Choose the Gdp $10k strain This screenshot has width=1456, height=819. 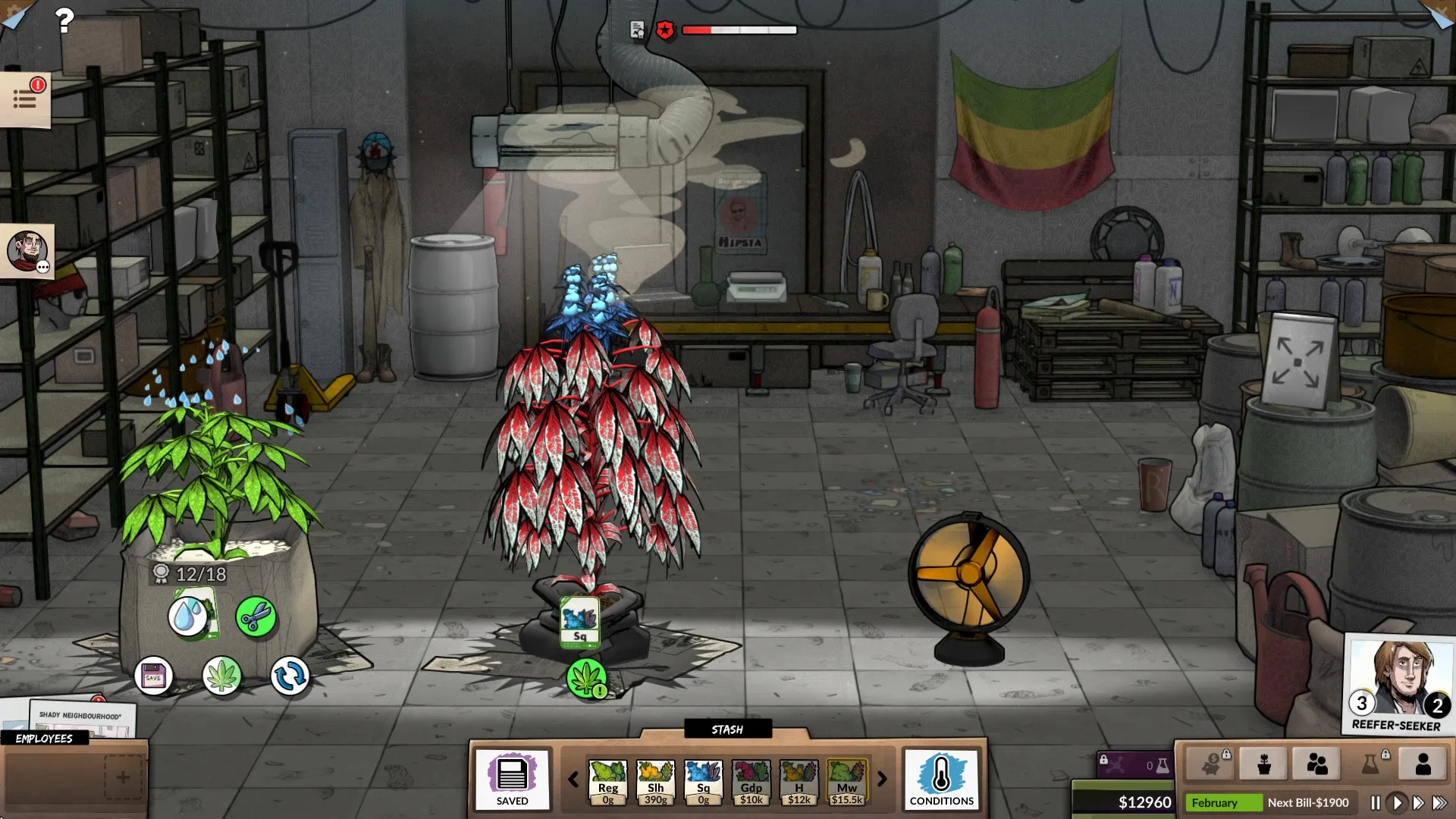point(751,782)
